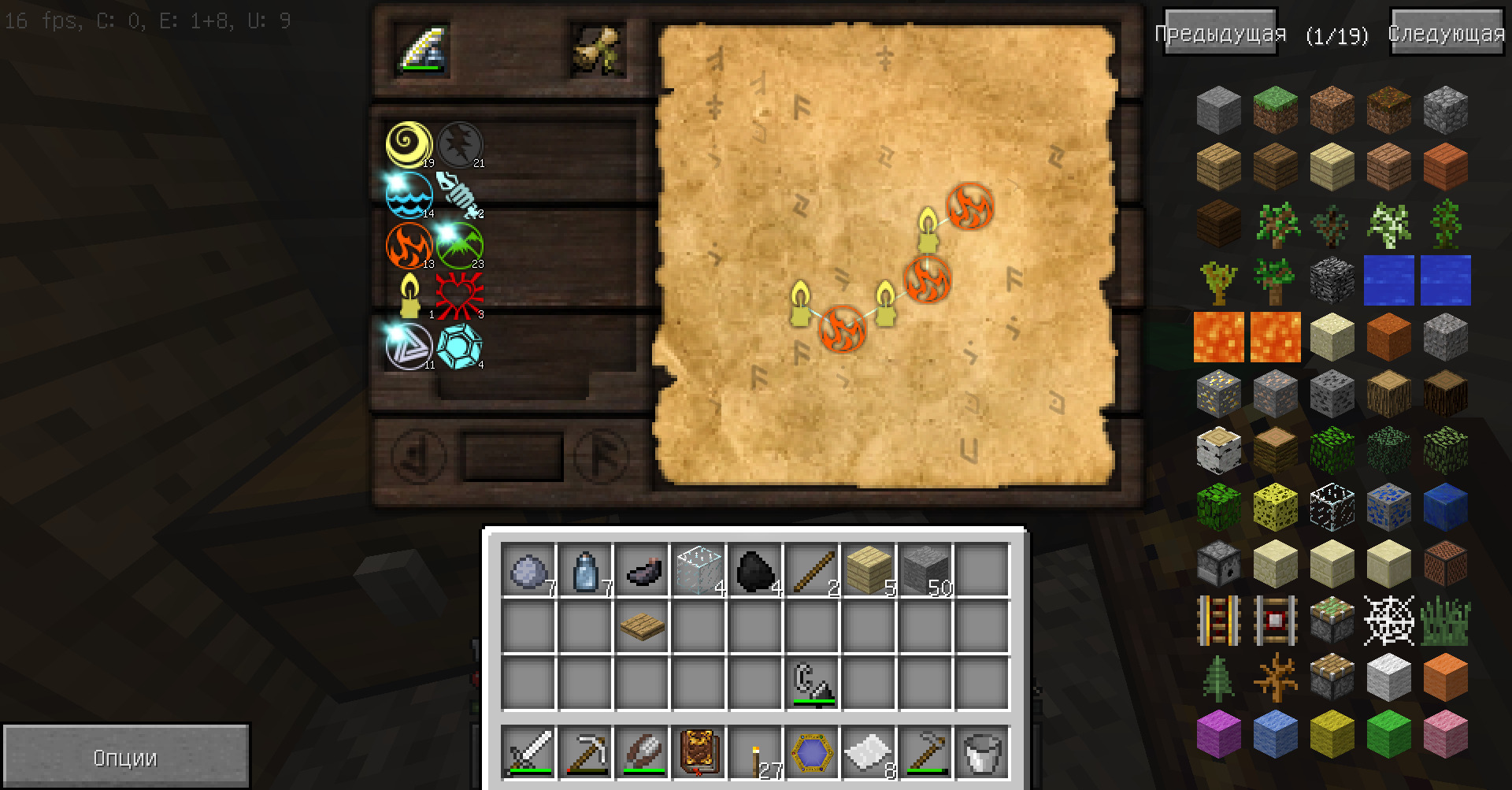Select the grass block in item list
The height and width of the screenshot is (790, 1512).
[x=1276, y=109]
